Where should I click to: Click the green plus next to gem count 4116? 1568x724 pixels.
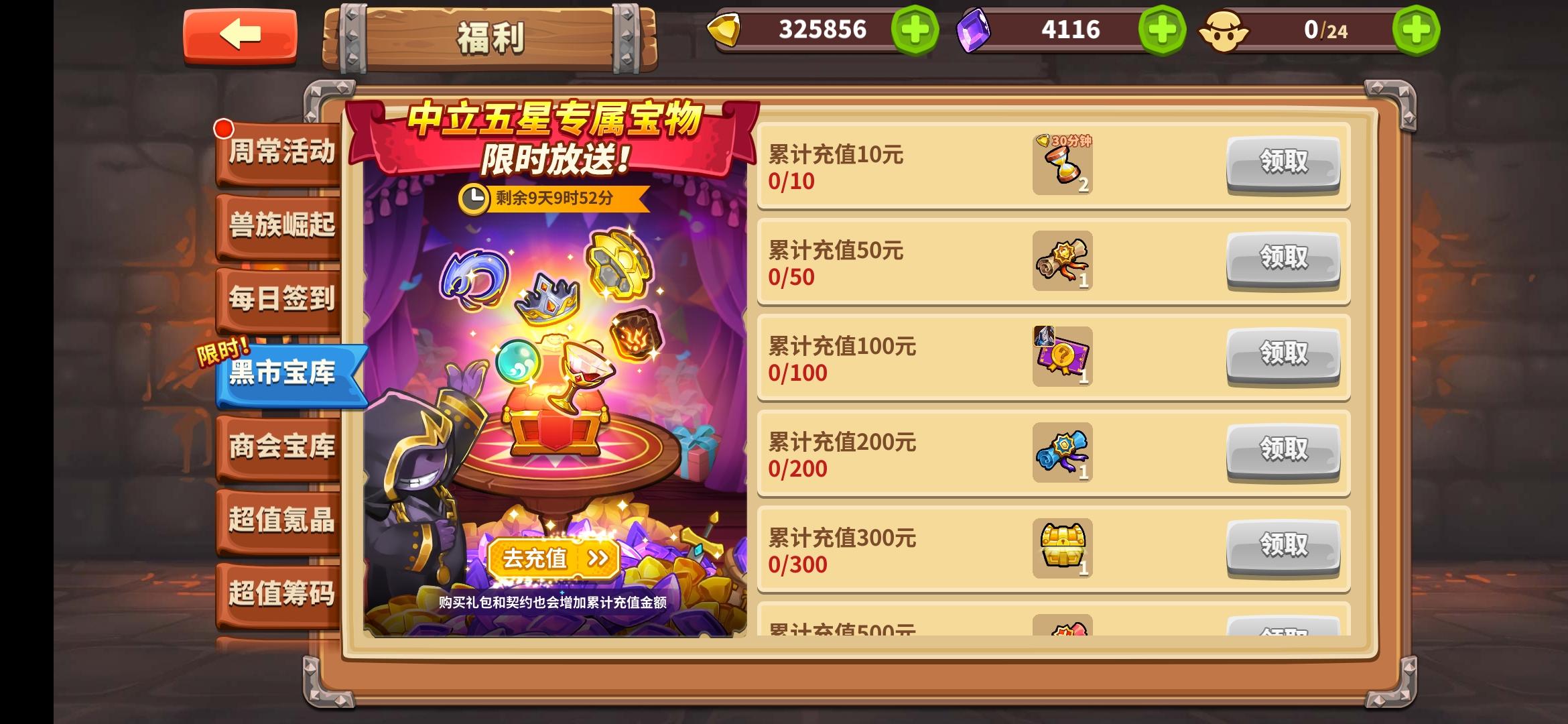(1163, 29)
